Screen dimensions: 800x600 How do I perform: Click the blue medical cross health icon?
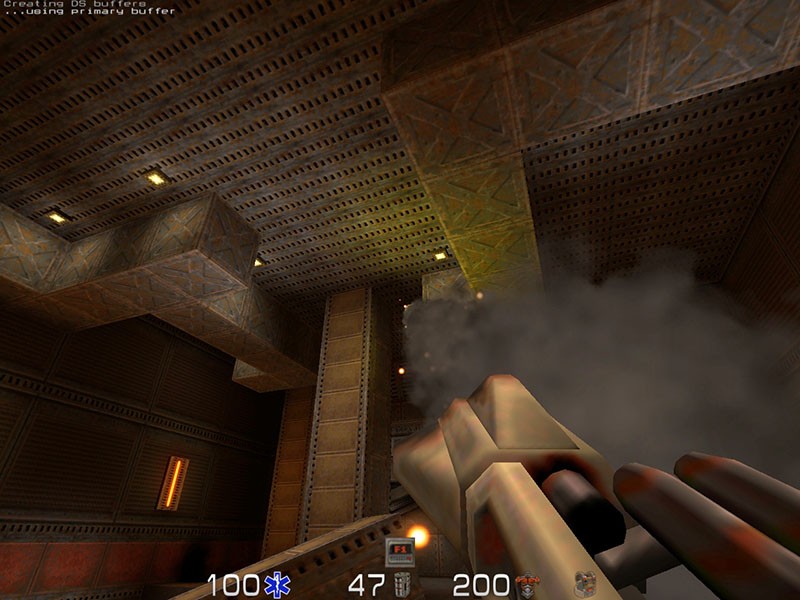coord(275,585)
